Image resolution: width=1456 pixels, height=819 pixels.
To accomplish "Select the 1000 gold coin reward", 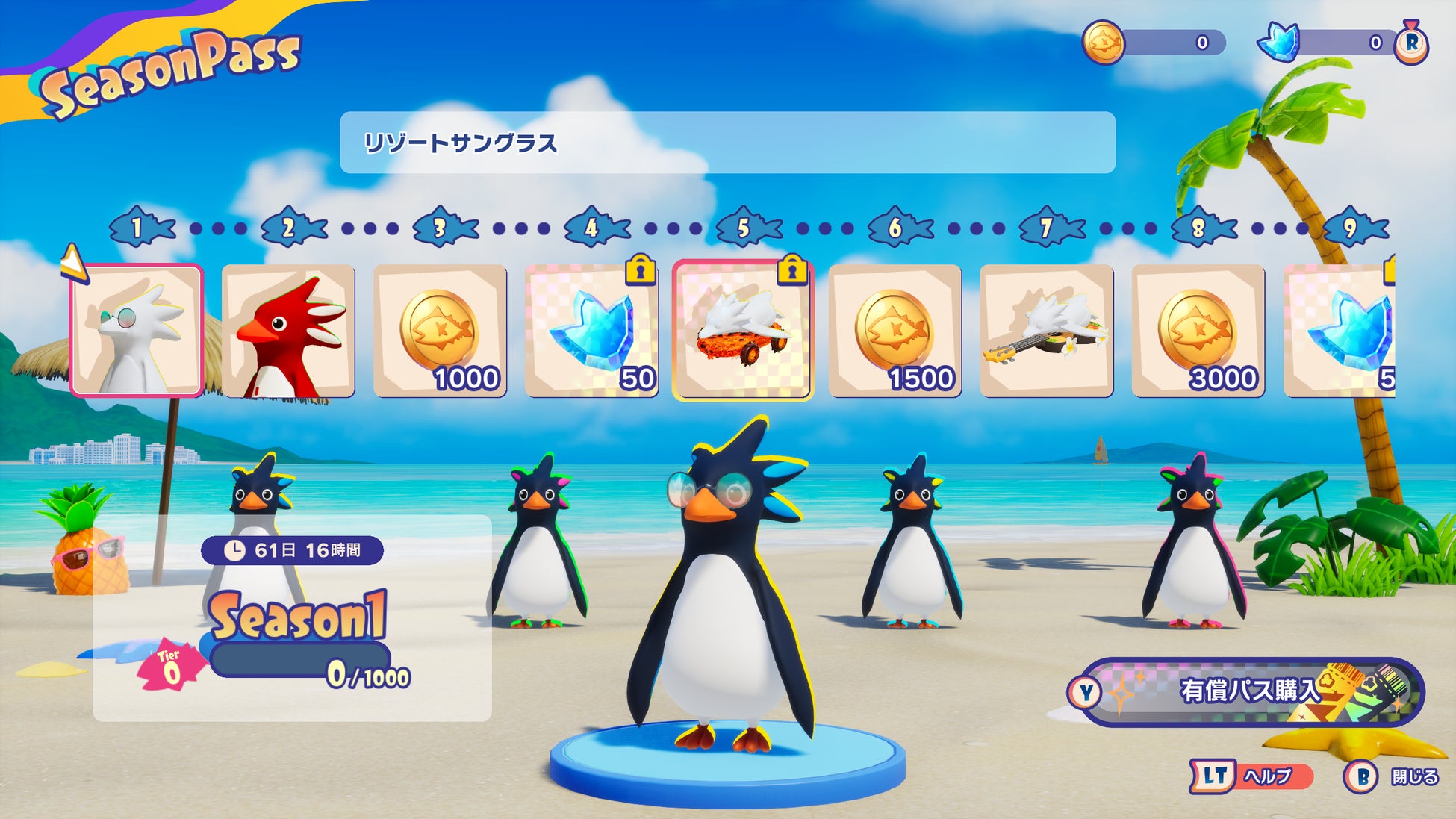I will click(x=440, y=330).
